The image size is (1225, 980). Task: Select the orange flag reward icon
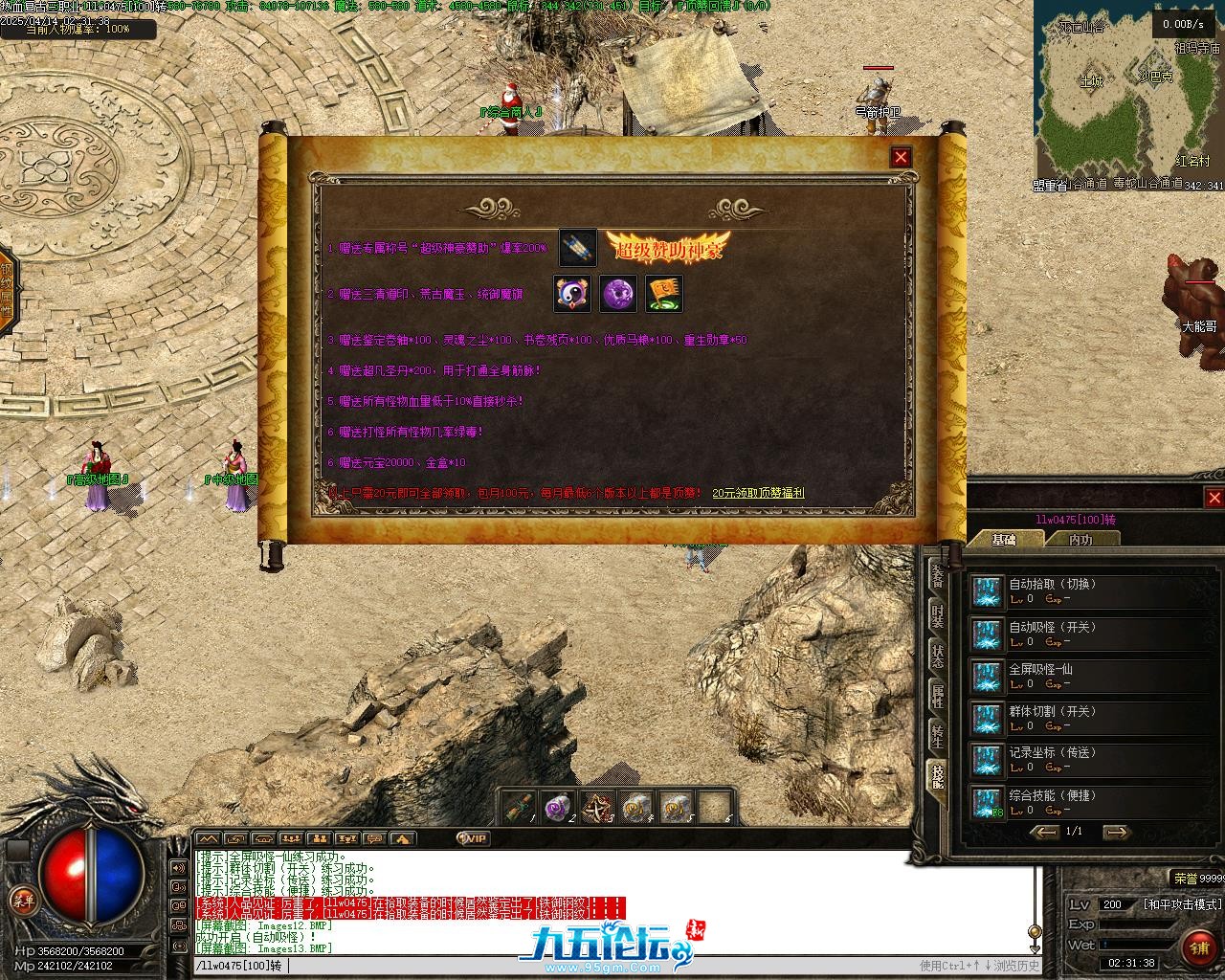pyautogui.click(x=664, y=294)
